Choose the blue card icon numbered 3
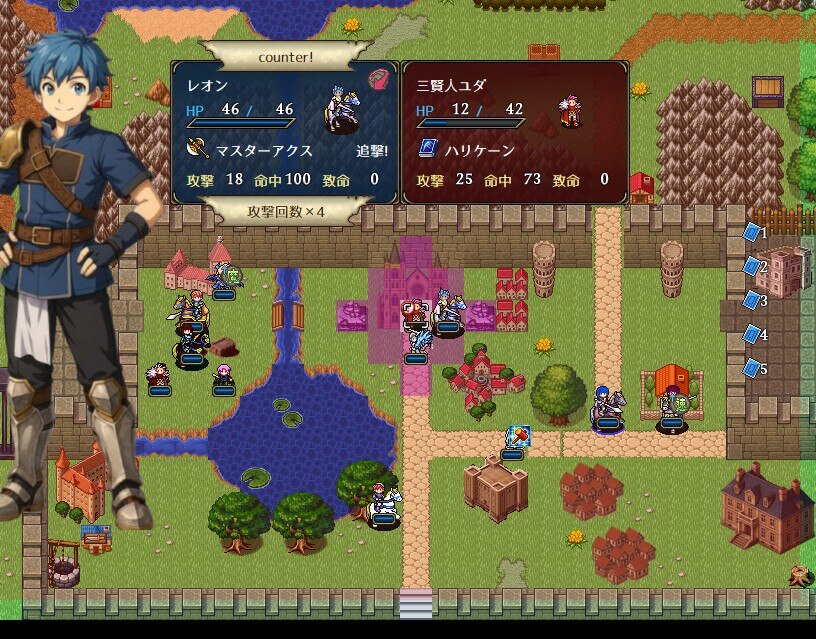Image resolution: width=816 pixels, height=639 pixels. coord(752,300)
